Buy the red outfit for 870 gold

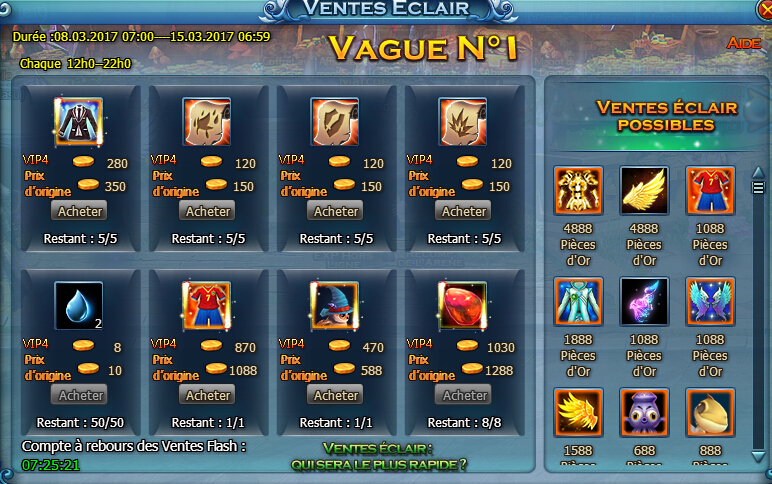pyautogui.click(x=208, y=395)
